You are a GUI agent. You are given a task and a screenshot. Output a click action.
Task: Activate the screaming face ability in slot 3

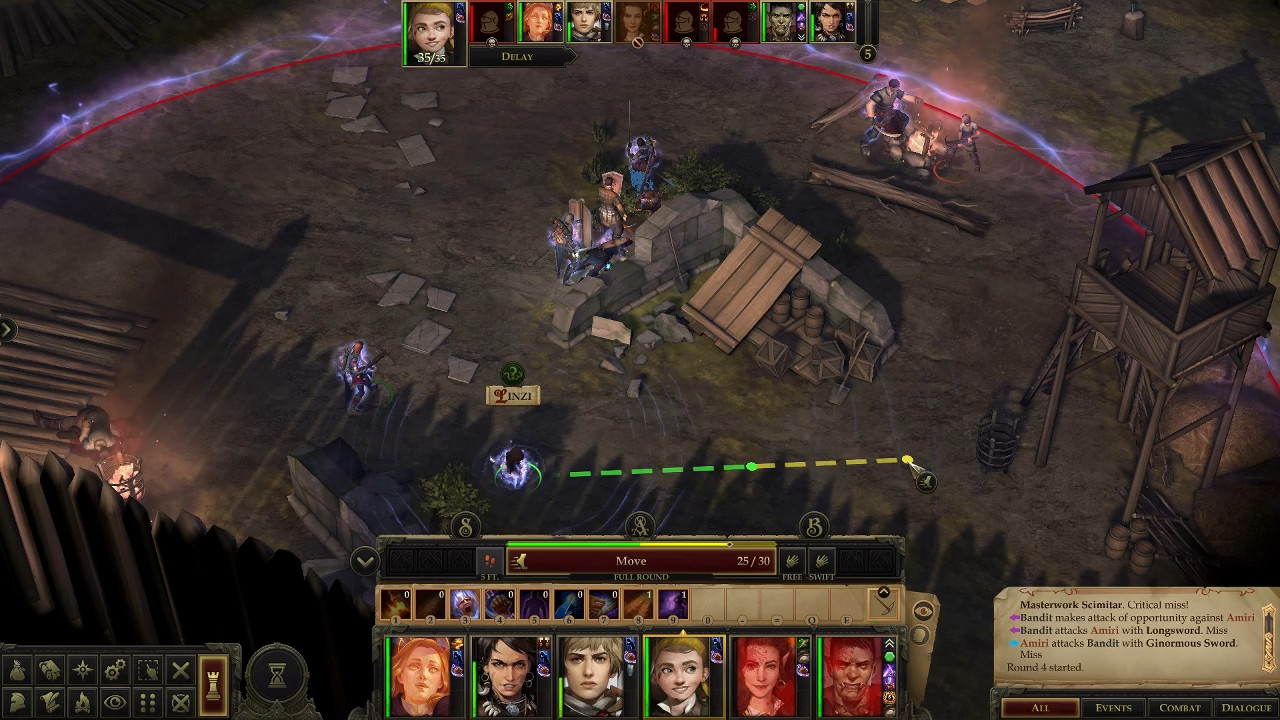464,604
